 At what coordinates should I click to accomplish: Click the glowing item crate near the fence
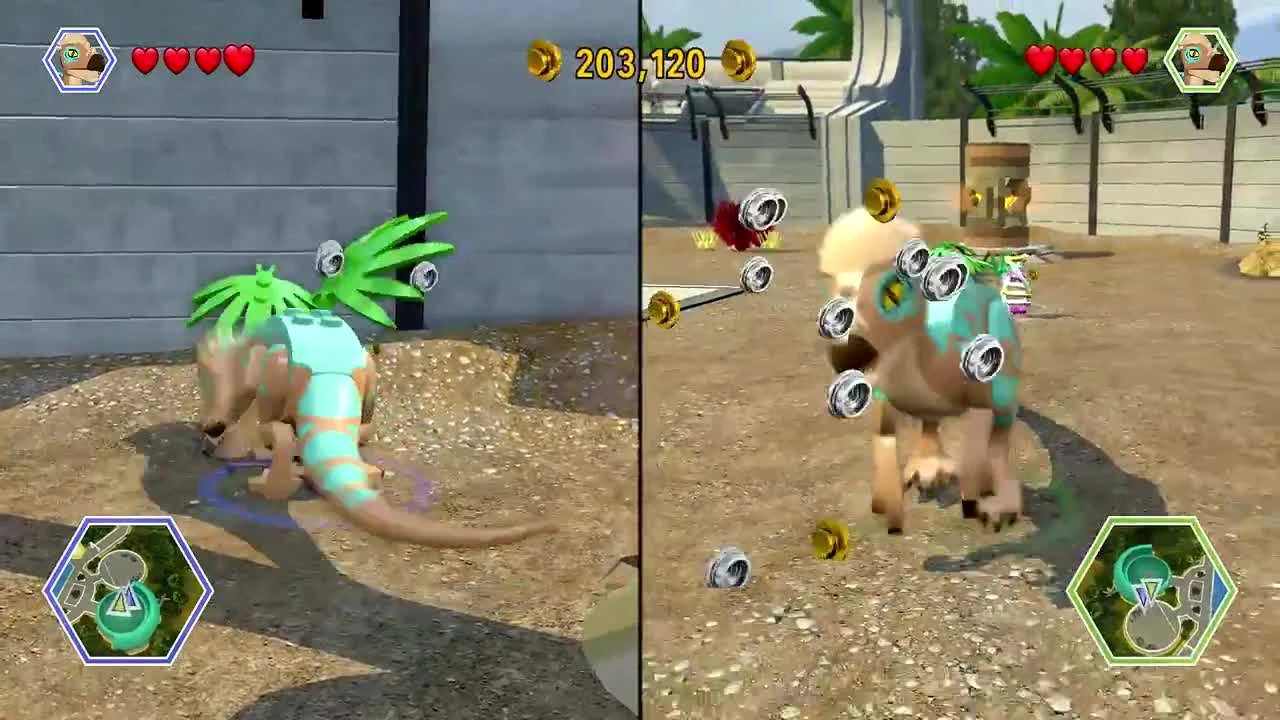pyautogui.click(x=997, y=185)
